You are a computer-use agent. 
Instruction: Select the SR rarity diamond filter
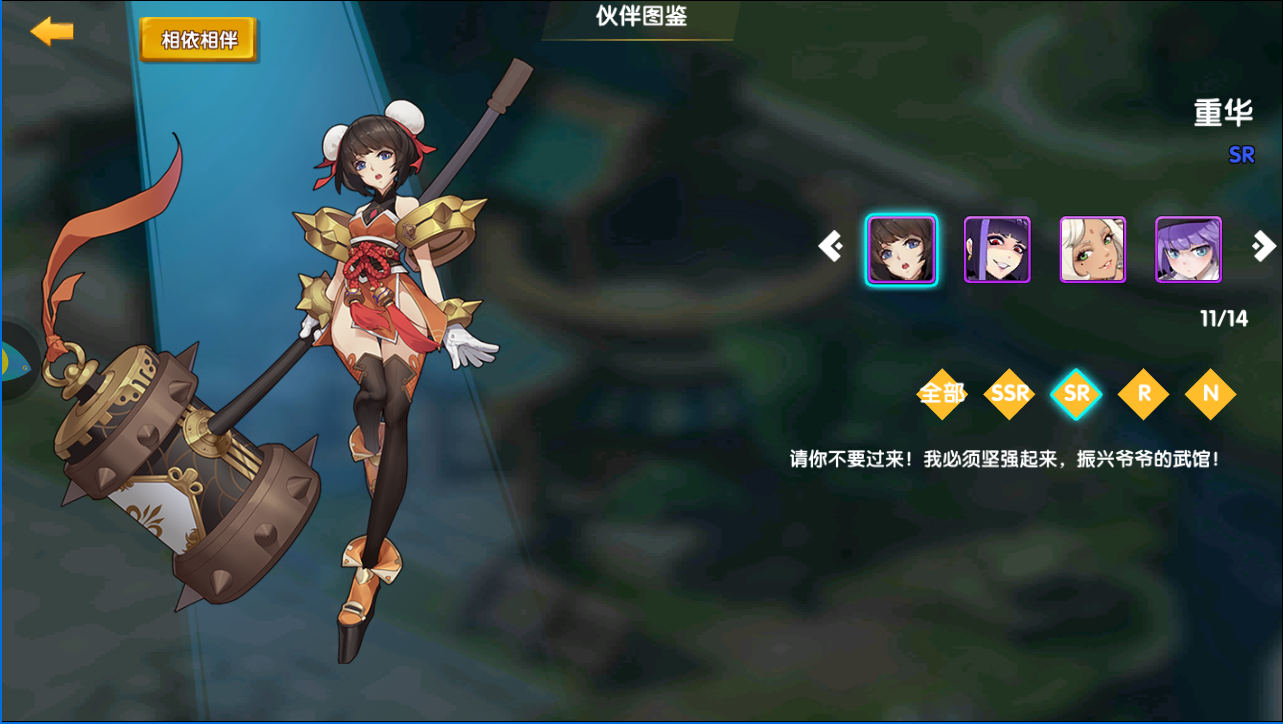[x=1076, y=395]
